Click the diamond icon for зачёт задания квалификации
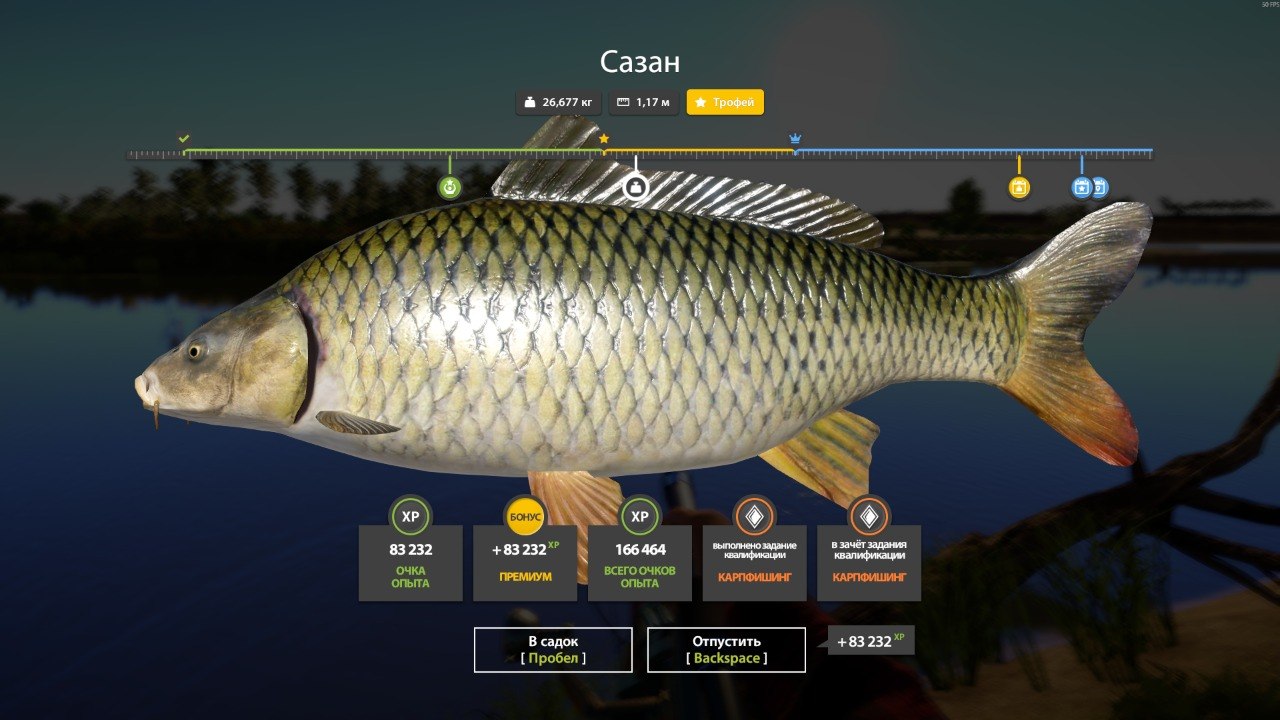The width and height of the screenshot is (1280, 720). [870, 518]
